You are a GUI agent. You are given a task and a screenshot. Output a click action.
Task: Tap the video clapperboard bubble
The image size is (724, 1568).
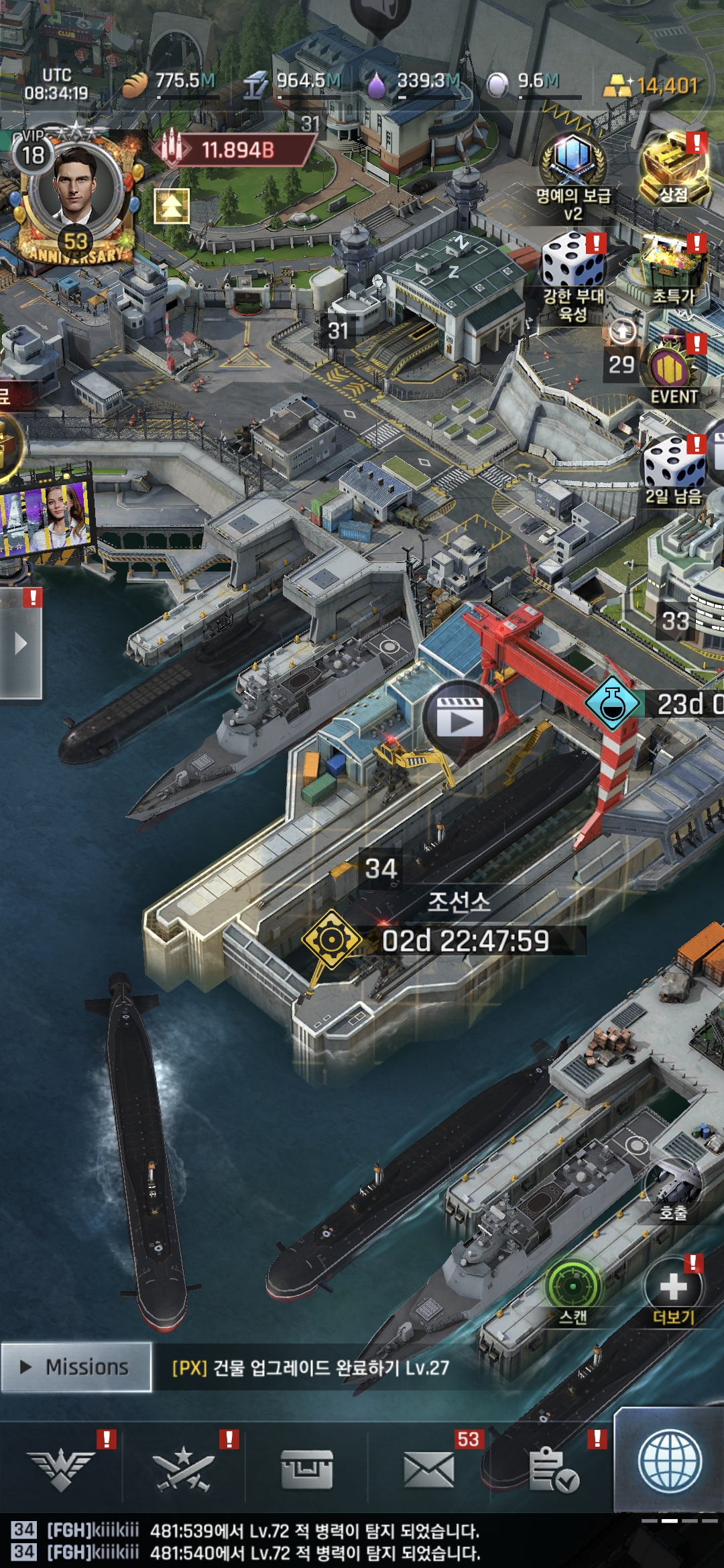pos(460,718)
